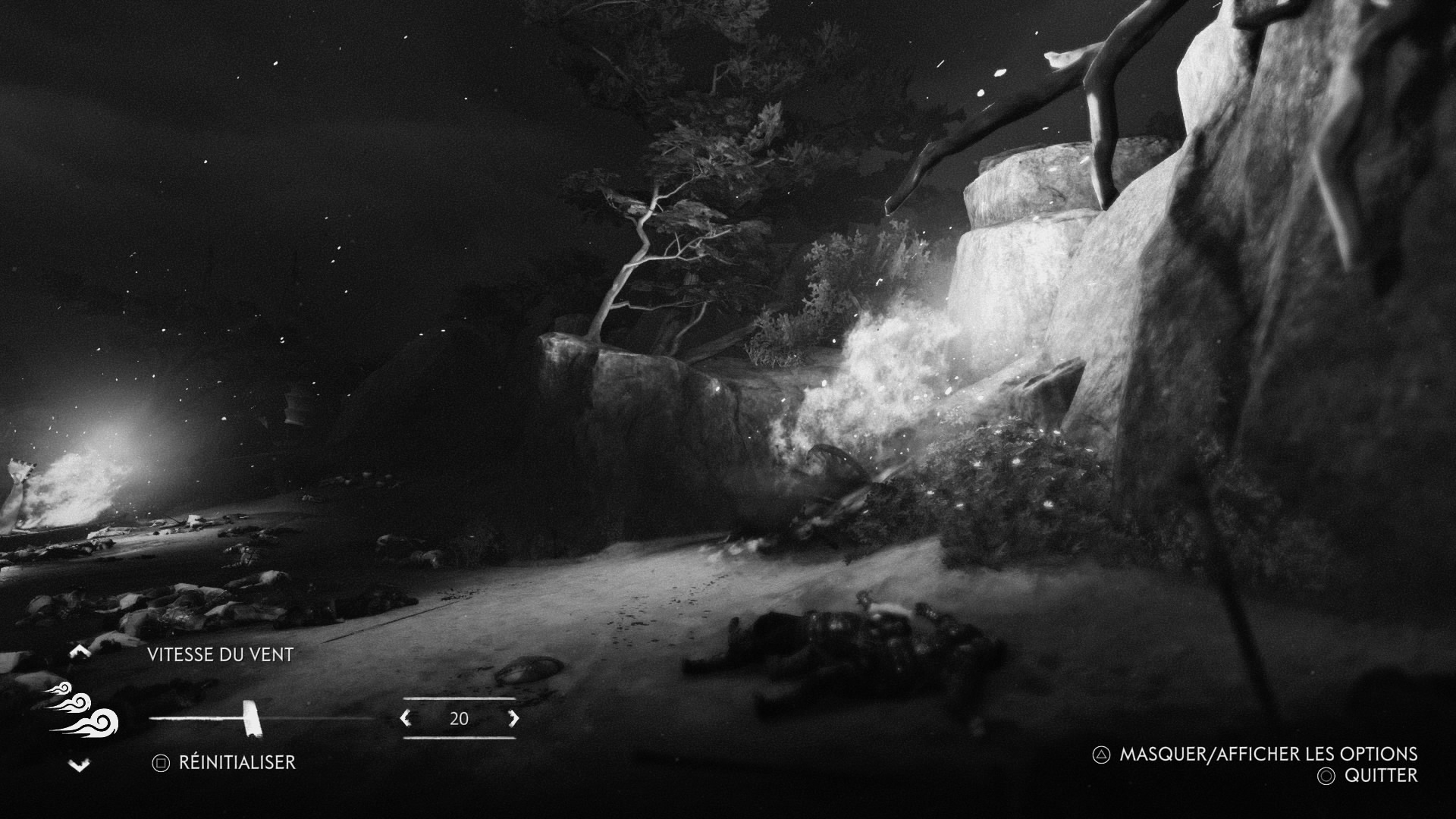Decrease wind speed with left arrow
This screenshot has width=1456, height=819.
coord(406,718)
